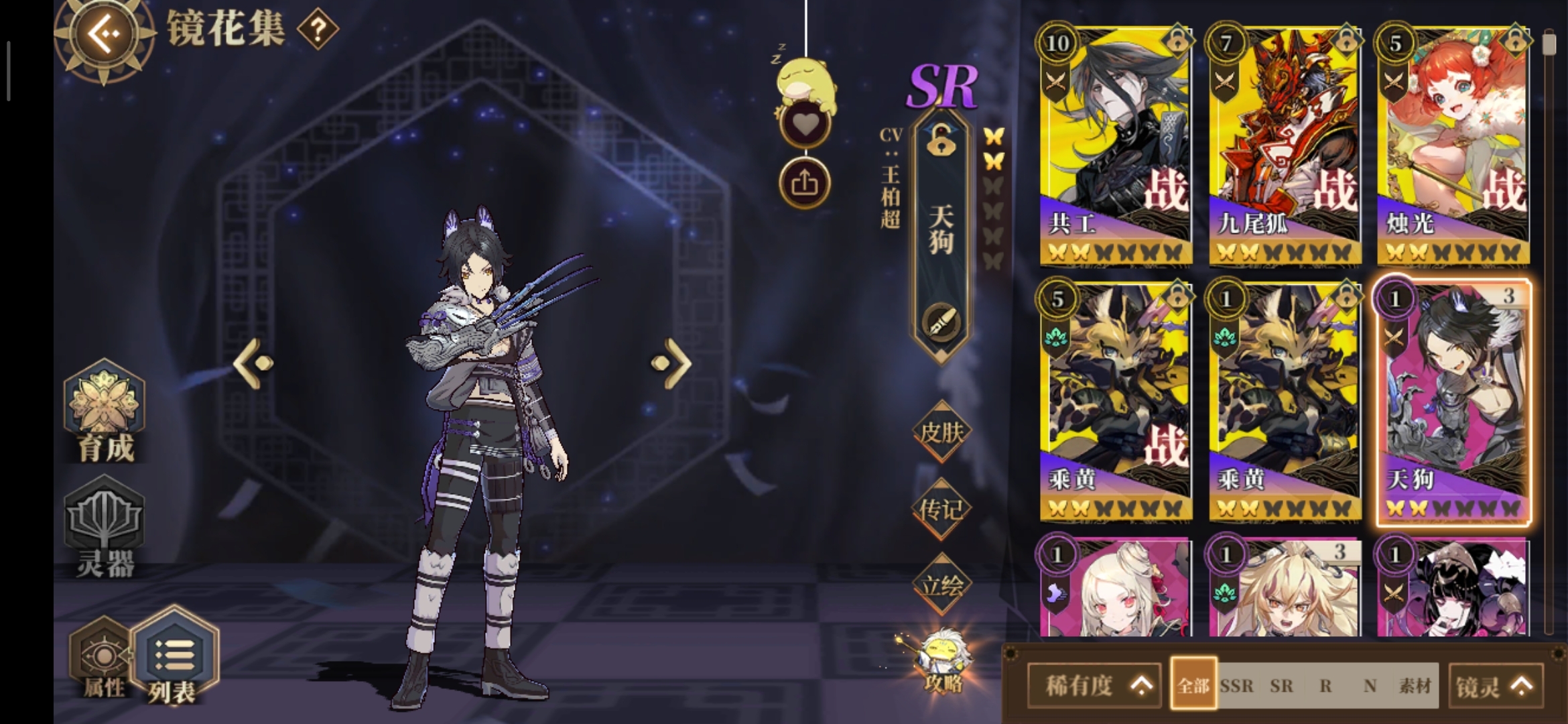Select the 烛光 character card
This screenshot has height=724, width=1568.
click(x=1453, y=144)
